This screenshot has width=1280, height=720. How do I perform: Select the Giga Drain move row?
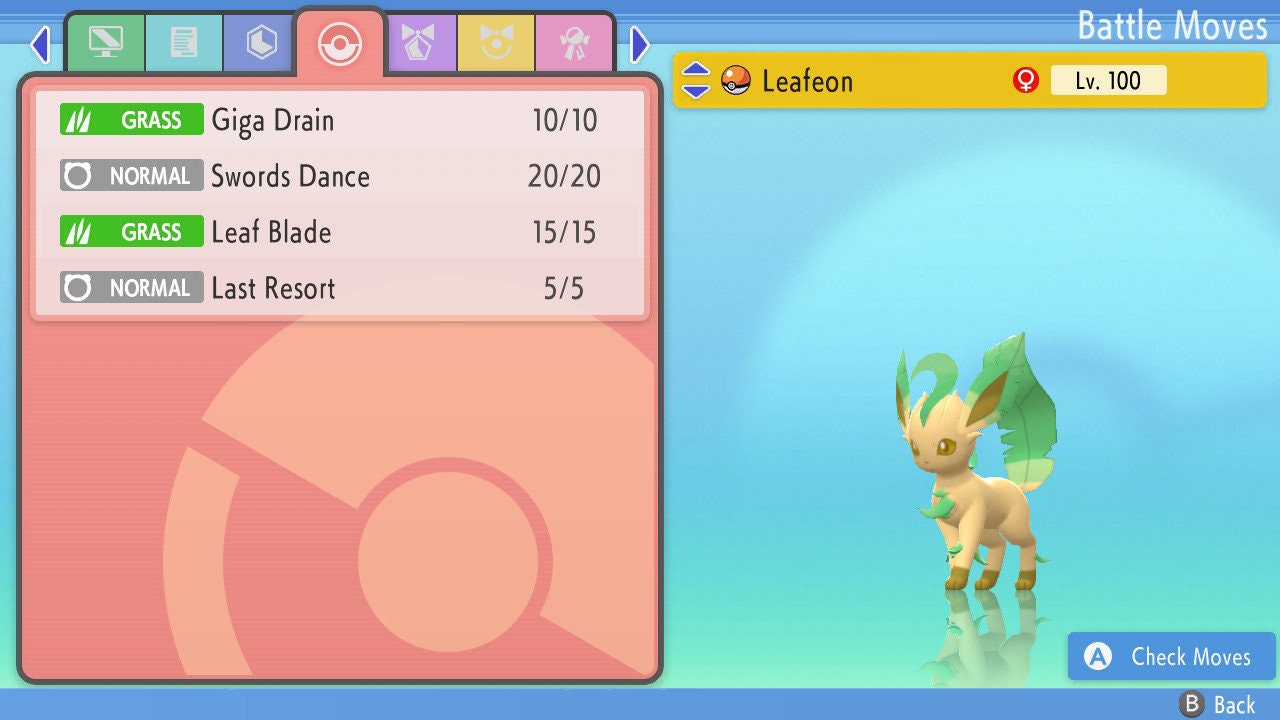[x=340, y=121]
